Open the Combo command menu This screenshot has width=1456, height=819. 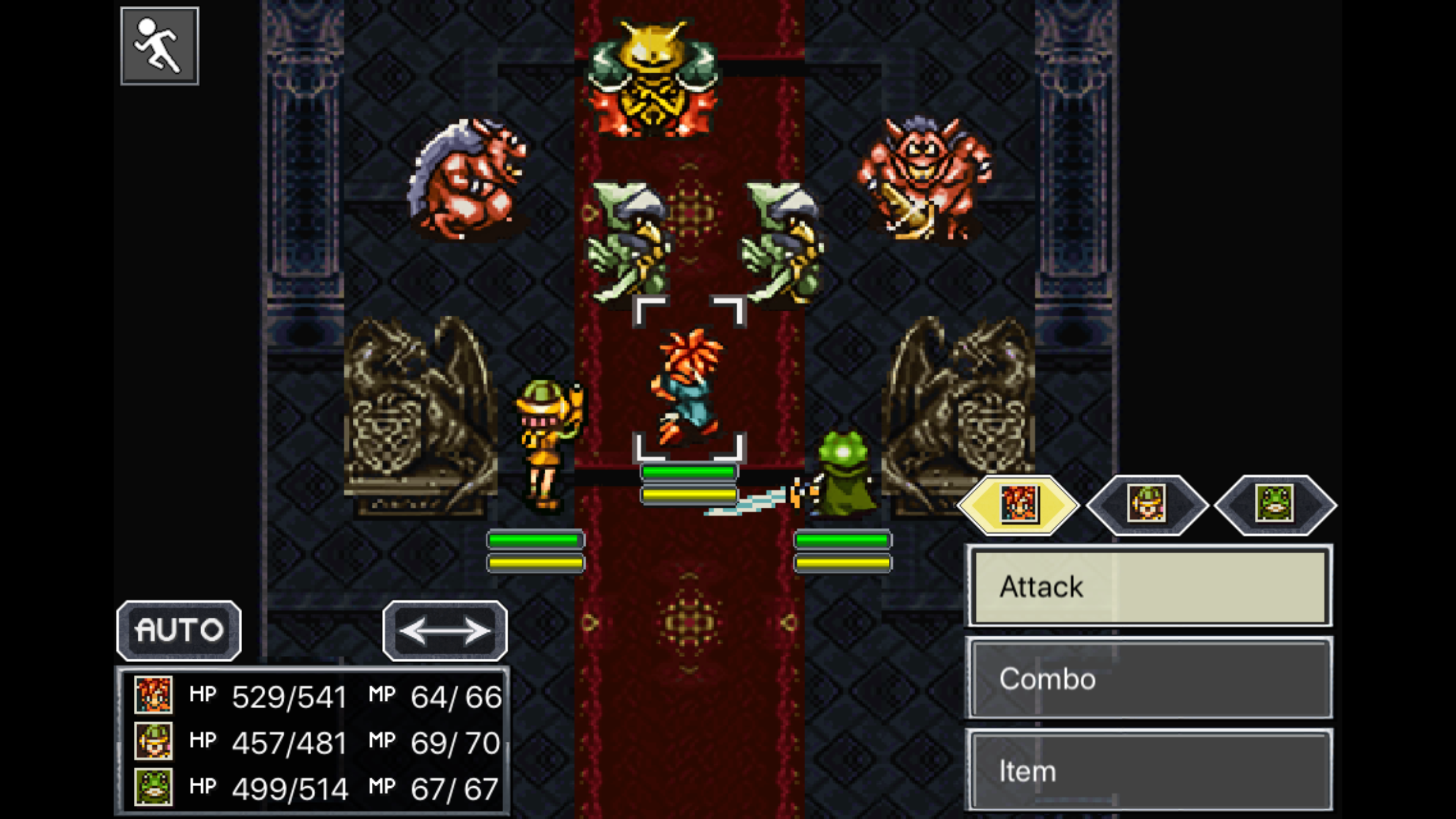1149,678
